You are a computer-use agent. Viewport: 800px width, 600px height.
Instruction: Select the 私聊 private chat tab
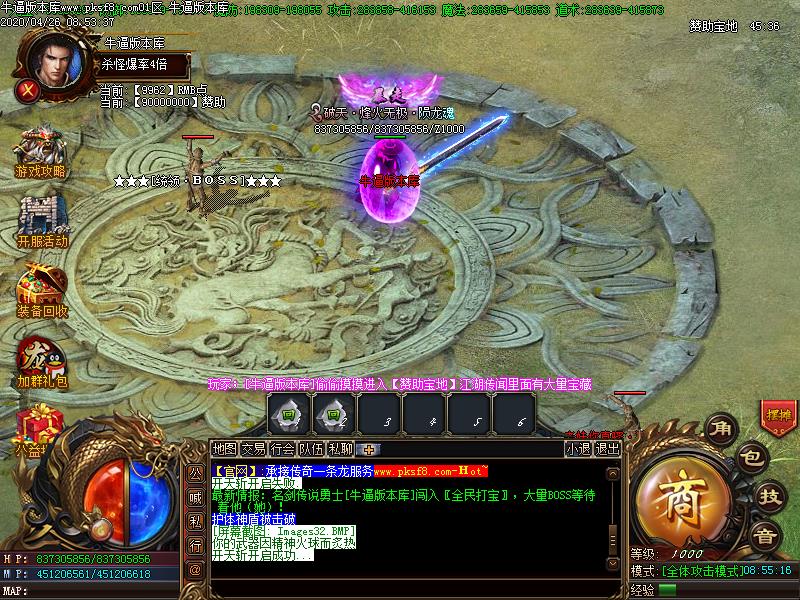341,449
